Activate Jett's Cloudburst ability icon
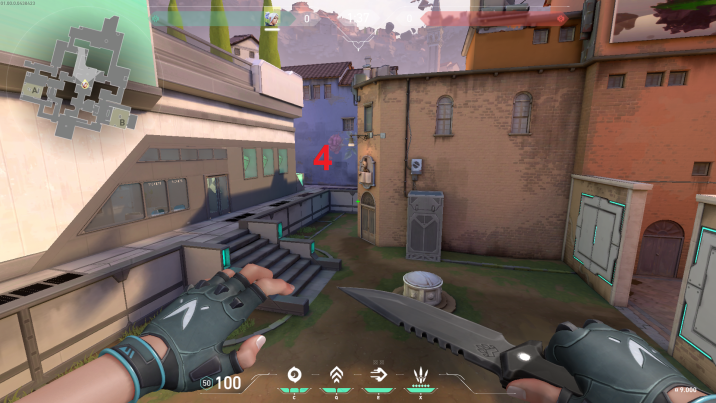The image size is (716, 403). coord(294,376)
